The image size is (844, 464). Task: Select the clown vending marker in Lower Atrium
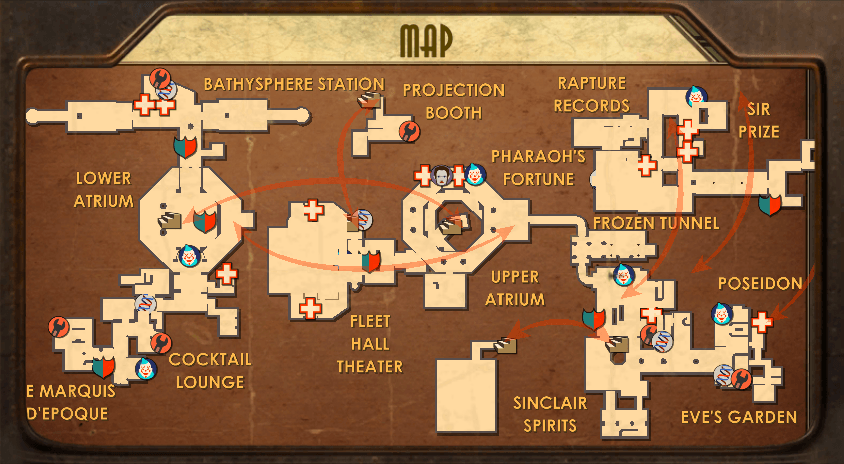click(x=188, y=257)
